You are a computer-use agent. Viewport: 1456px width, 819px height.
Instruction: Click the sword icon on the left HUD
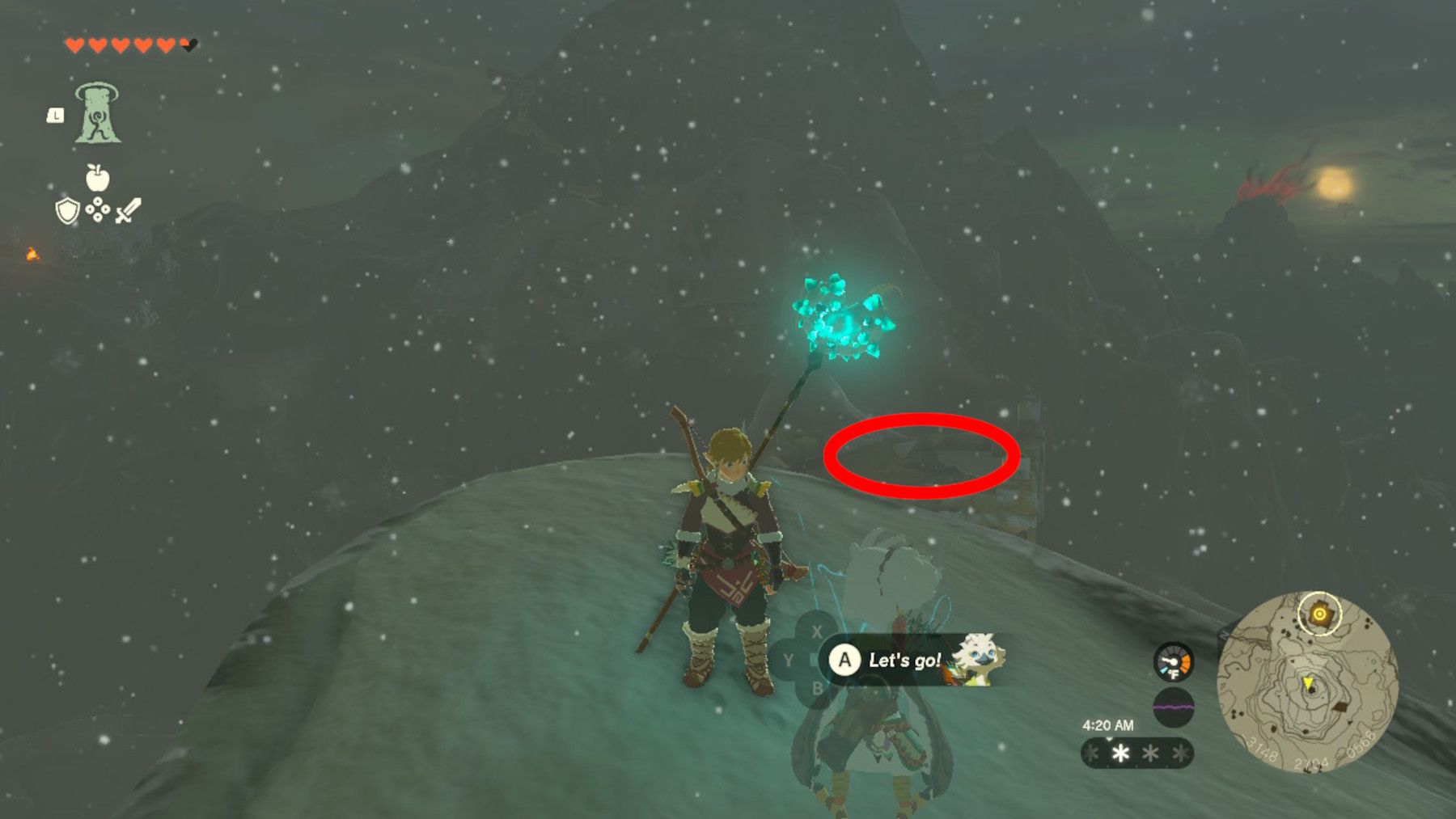(129, 210)
